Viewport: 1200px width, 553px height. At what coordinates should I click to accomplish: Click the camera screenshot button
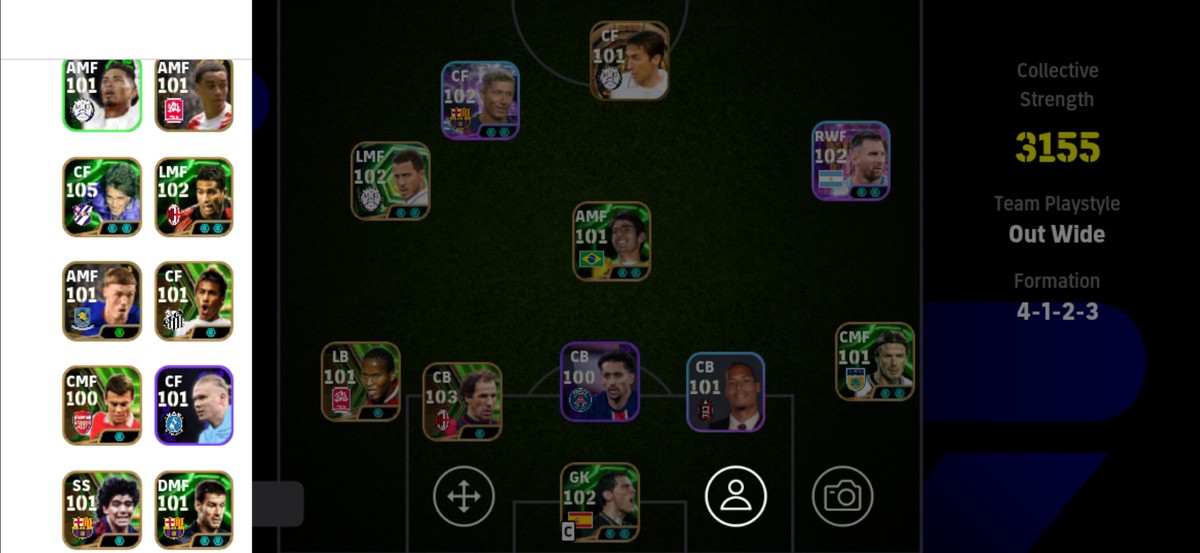pyautogui.click(x=842, y=496)
